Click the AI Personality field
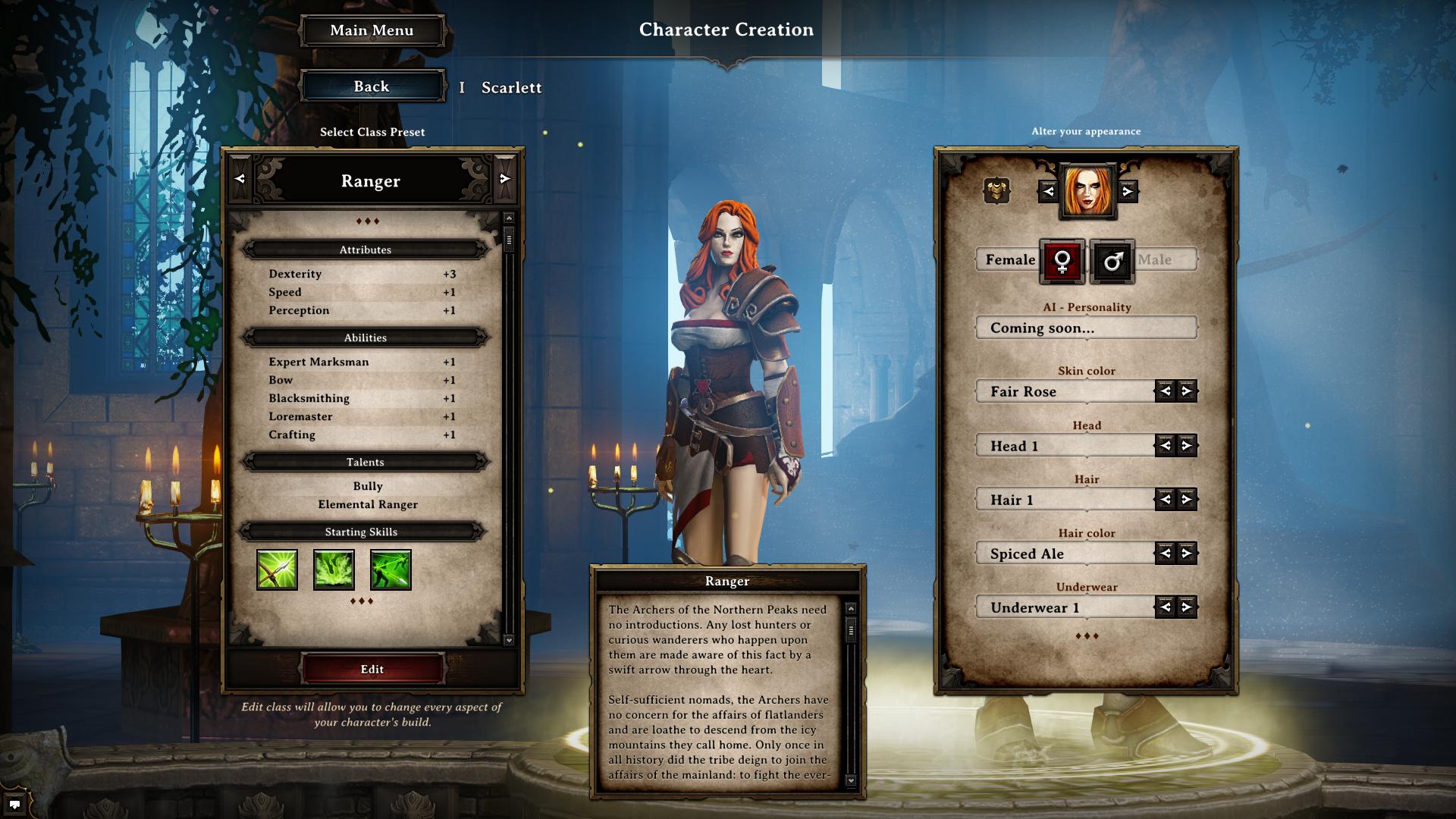 tap(1086, 328)
